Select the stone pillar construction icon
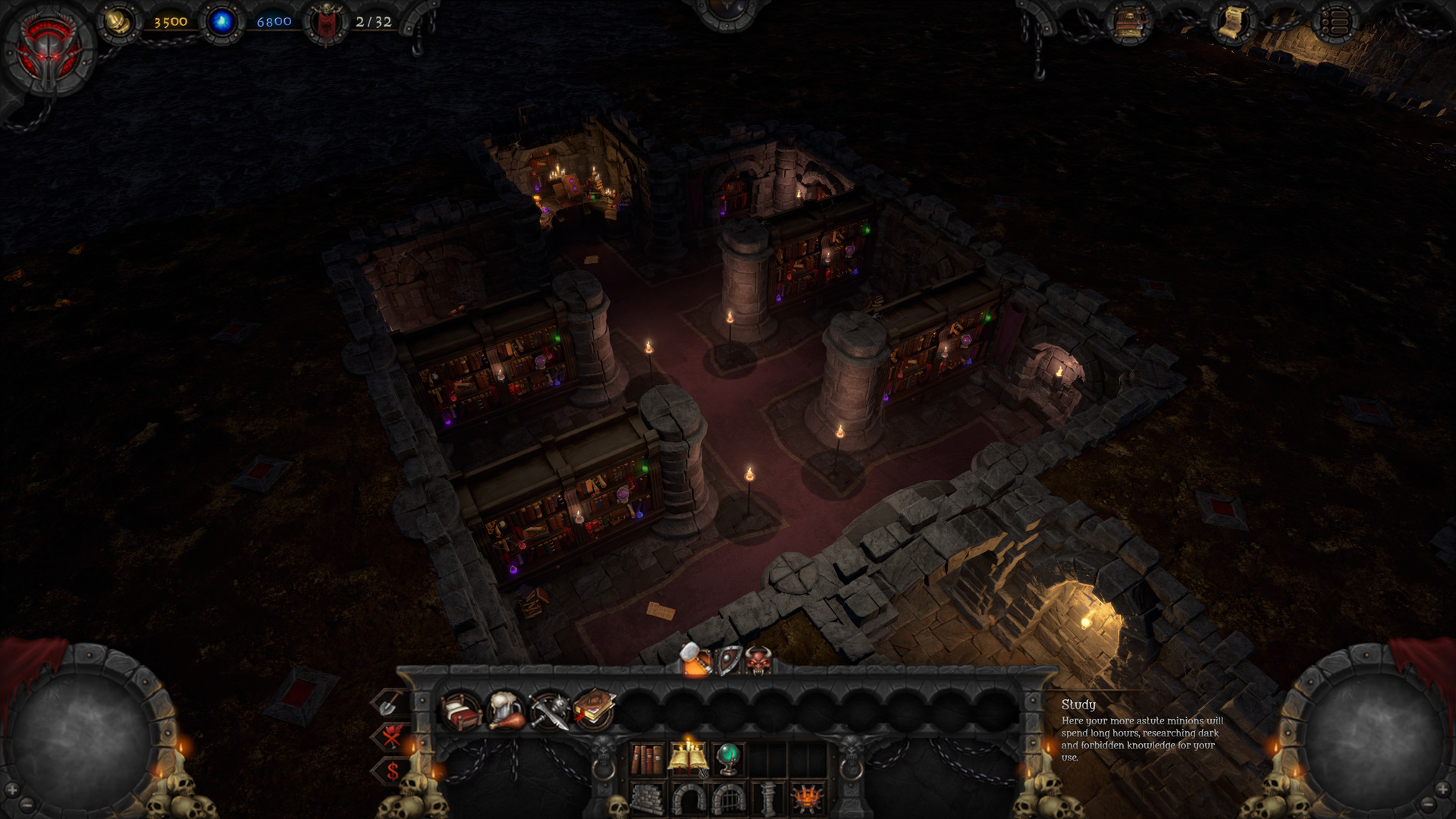The height and width of the screenshot is (819, 1456). click(768, 799)
